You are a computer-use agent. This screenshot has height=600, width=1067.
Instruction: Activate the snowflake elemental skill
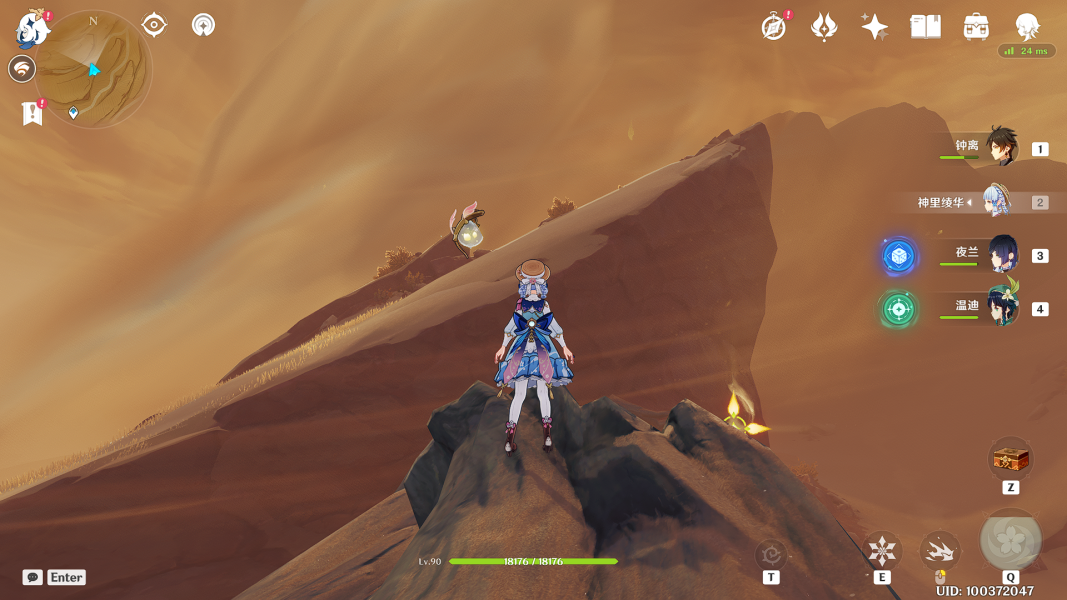point(882,550)
